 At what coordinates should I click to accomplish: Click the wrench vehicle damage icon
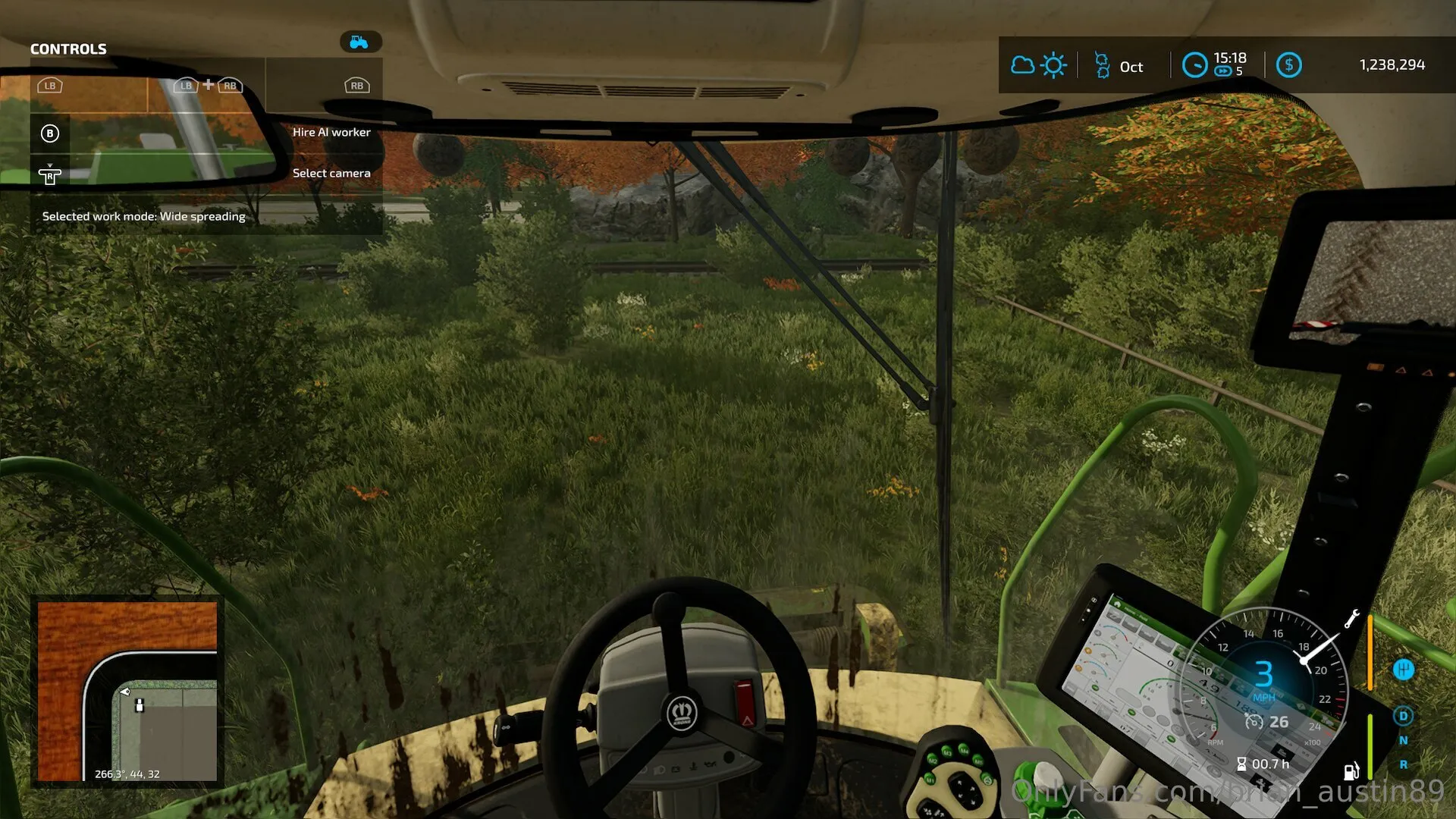[x=1351, y=619]
